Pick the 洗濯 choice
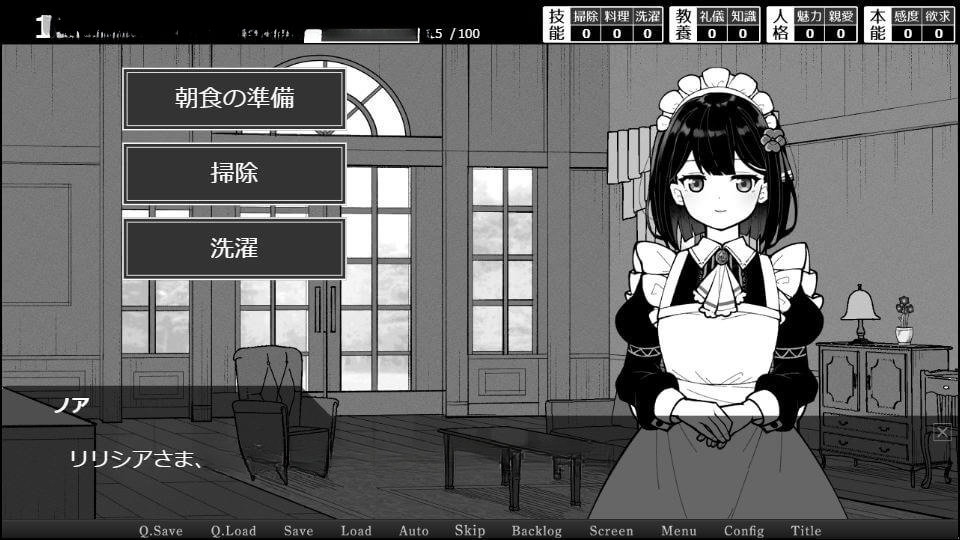Screen dimensions: 960x540 pyautogui.click(x=234, y=249)
